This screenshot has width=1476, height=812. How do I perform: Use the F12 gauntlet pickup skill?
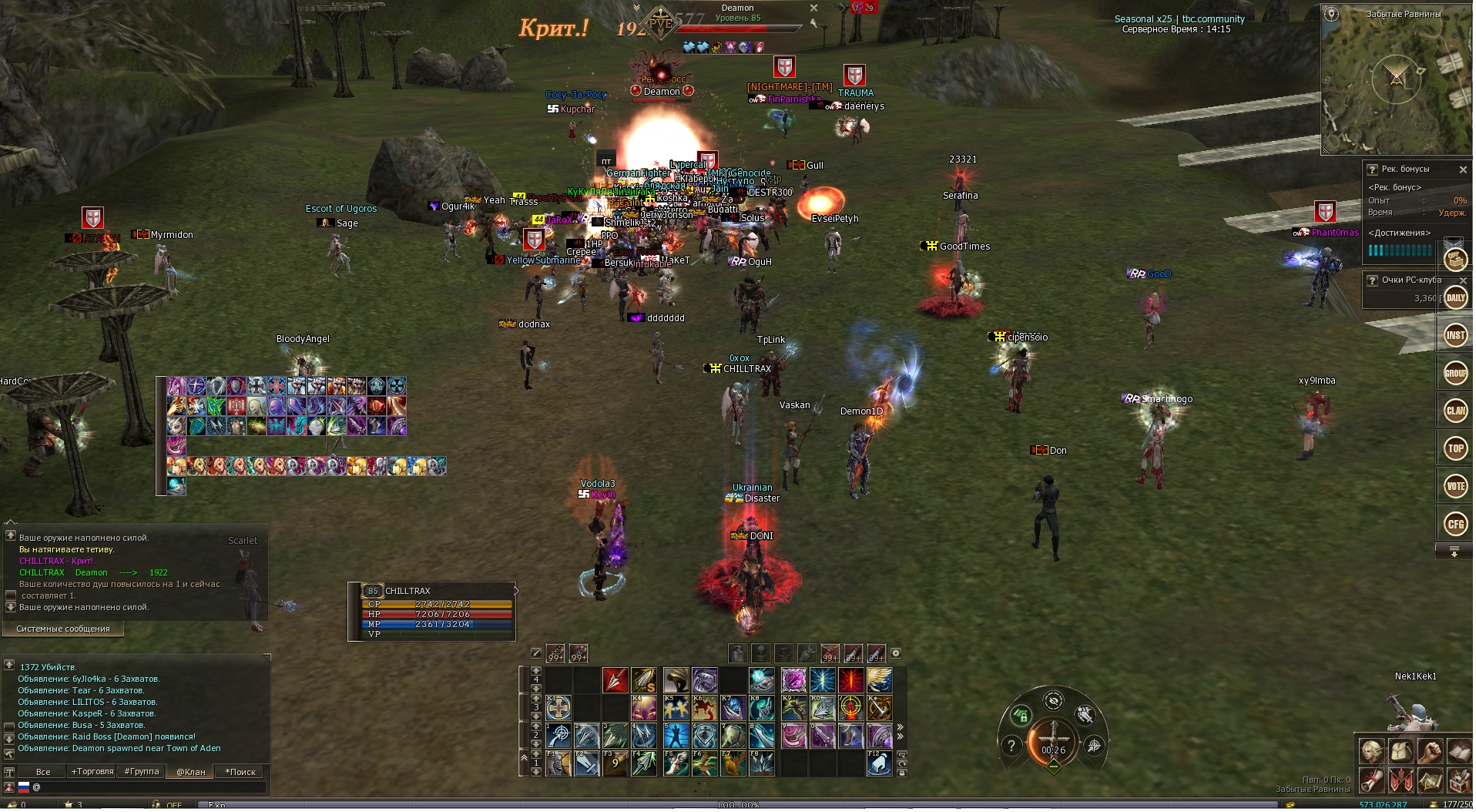click(879, 763)
